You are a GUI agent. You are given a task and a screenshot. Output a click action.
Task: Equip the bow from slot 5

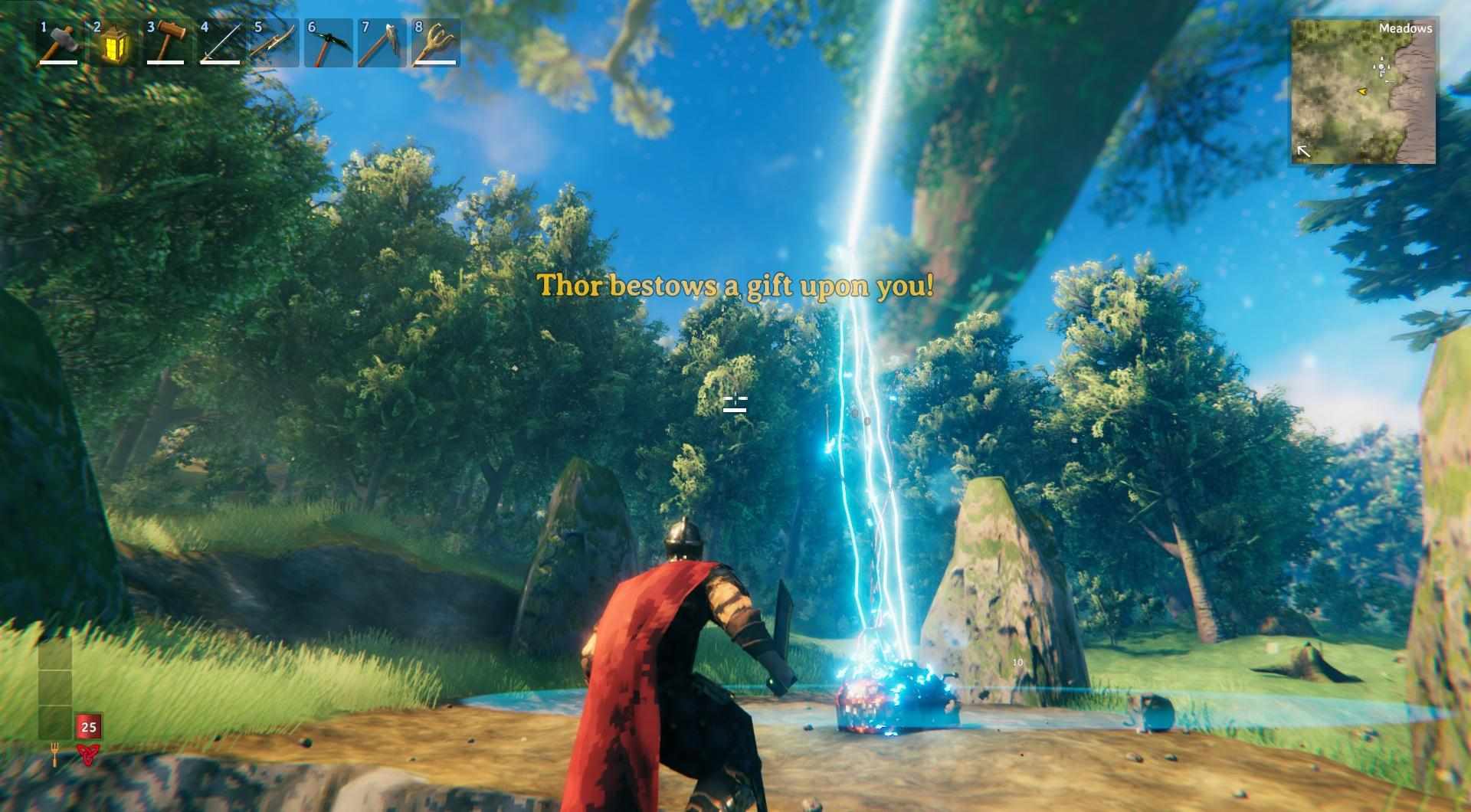(274, 44)
